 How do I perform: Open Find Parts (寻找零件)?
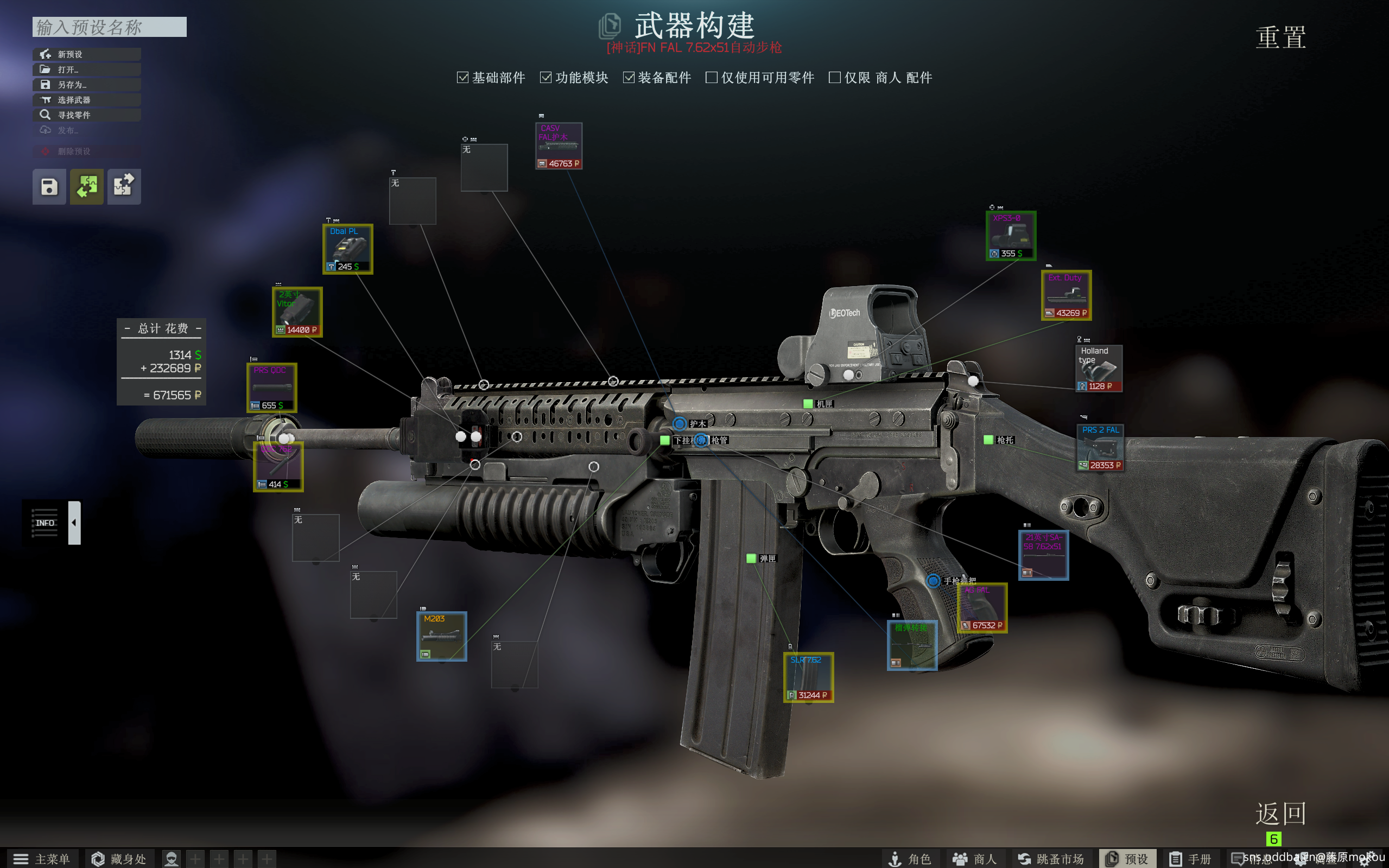point(86,115)
